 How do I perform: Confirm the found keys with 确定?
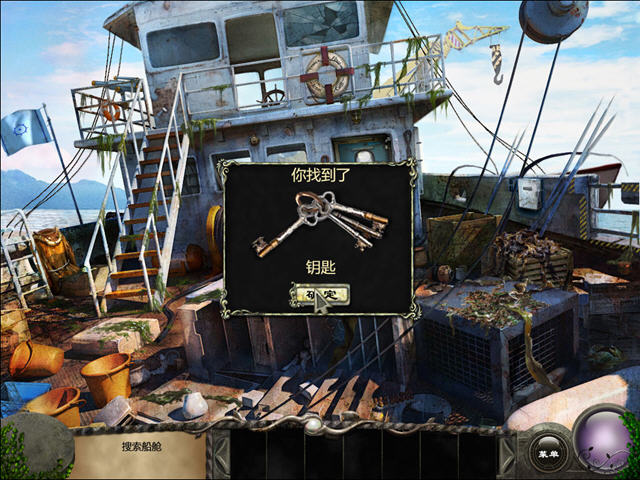(318, 294)
